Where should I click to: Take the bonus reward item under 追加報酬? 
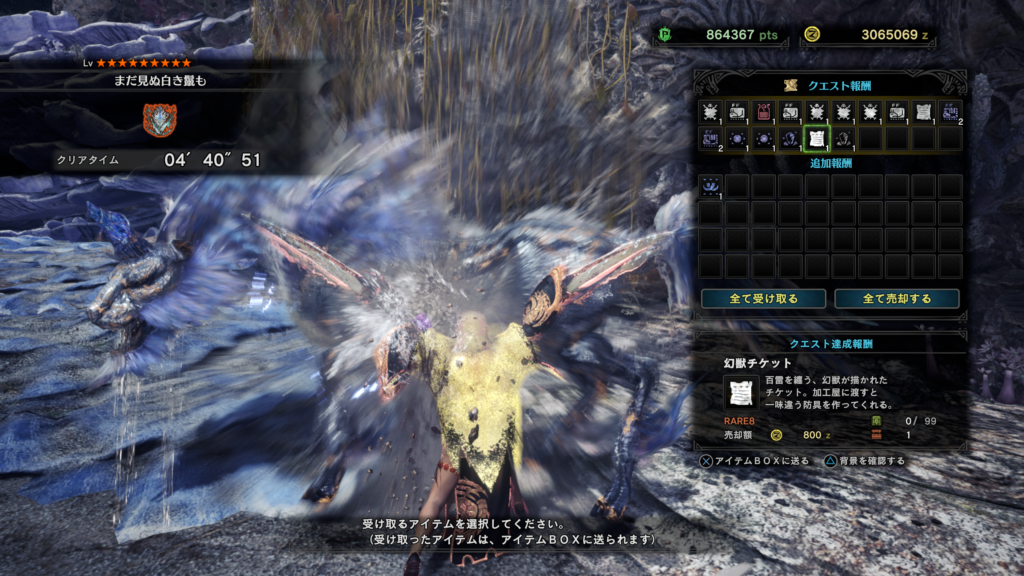(711, 185)
